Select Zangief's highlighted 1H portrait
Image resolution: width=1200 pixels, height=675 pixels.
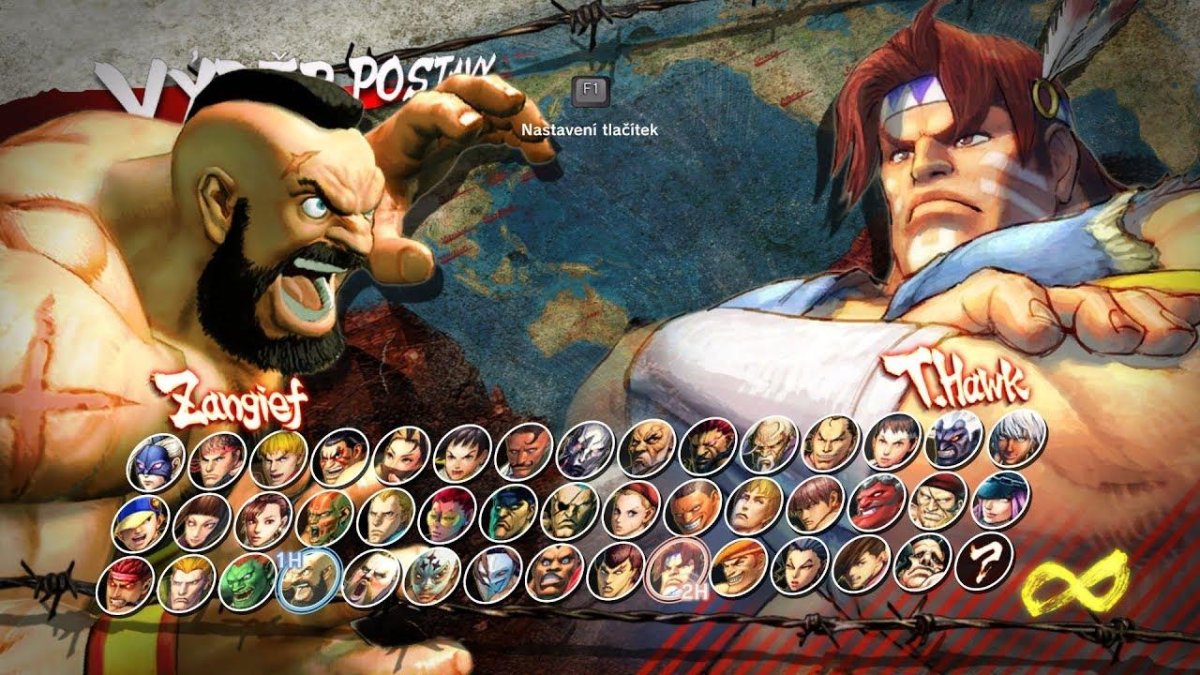[308, 580]
